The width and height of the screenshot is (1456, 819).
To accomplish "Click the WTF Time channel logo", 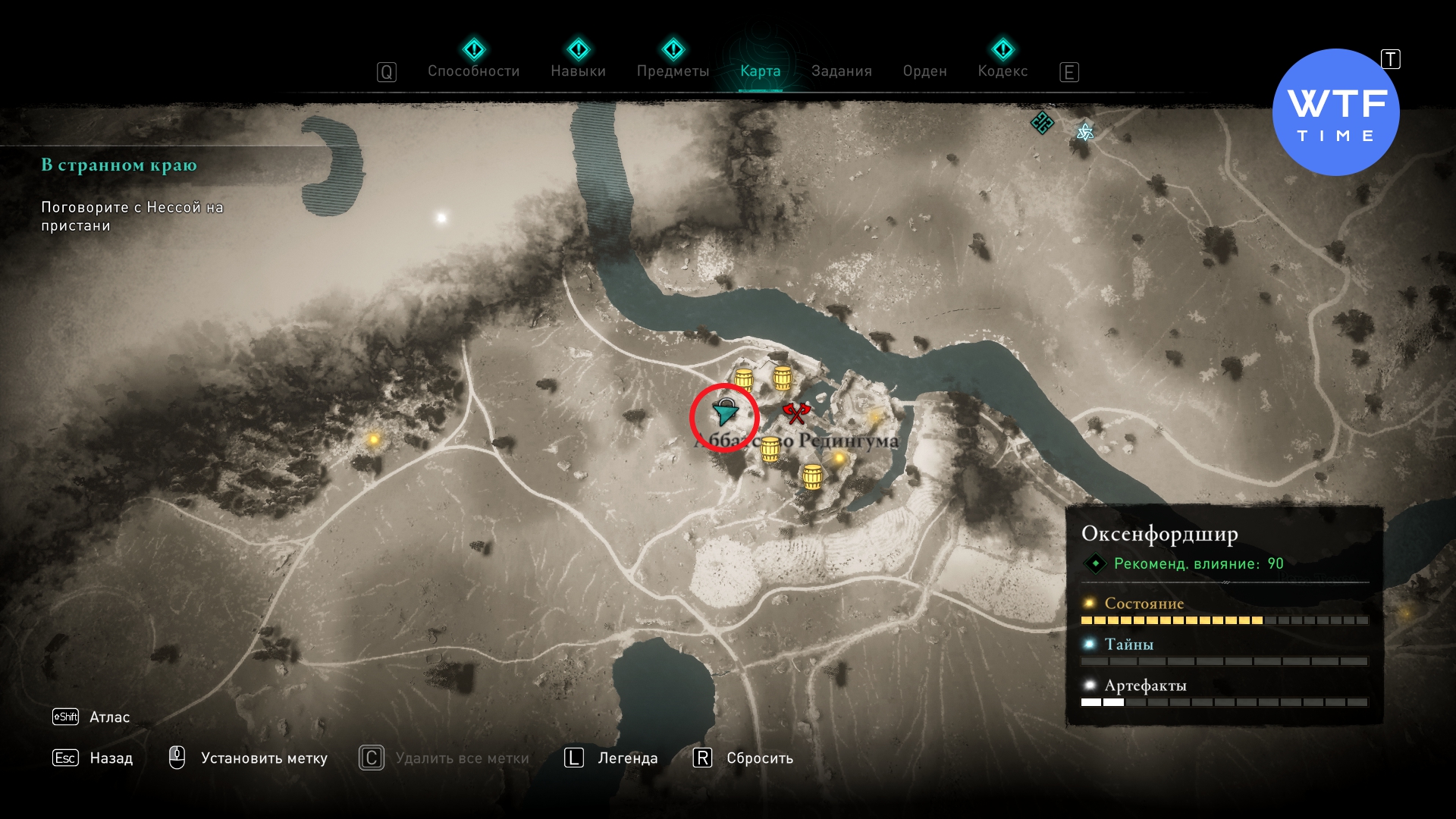I will [1335, 112].
